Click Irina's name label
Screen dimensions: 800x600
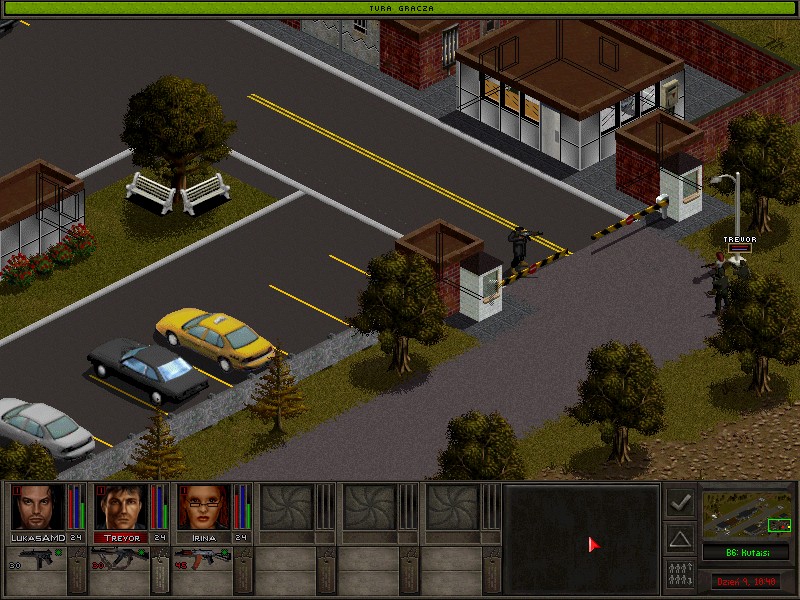tap(204, 537)
